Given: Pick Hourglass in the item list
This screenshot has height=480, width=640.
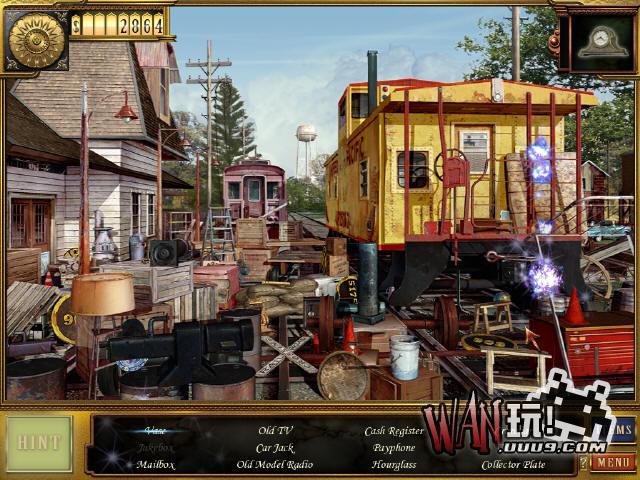Looking at the screenshot, I should pos(394,464).
